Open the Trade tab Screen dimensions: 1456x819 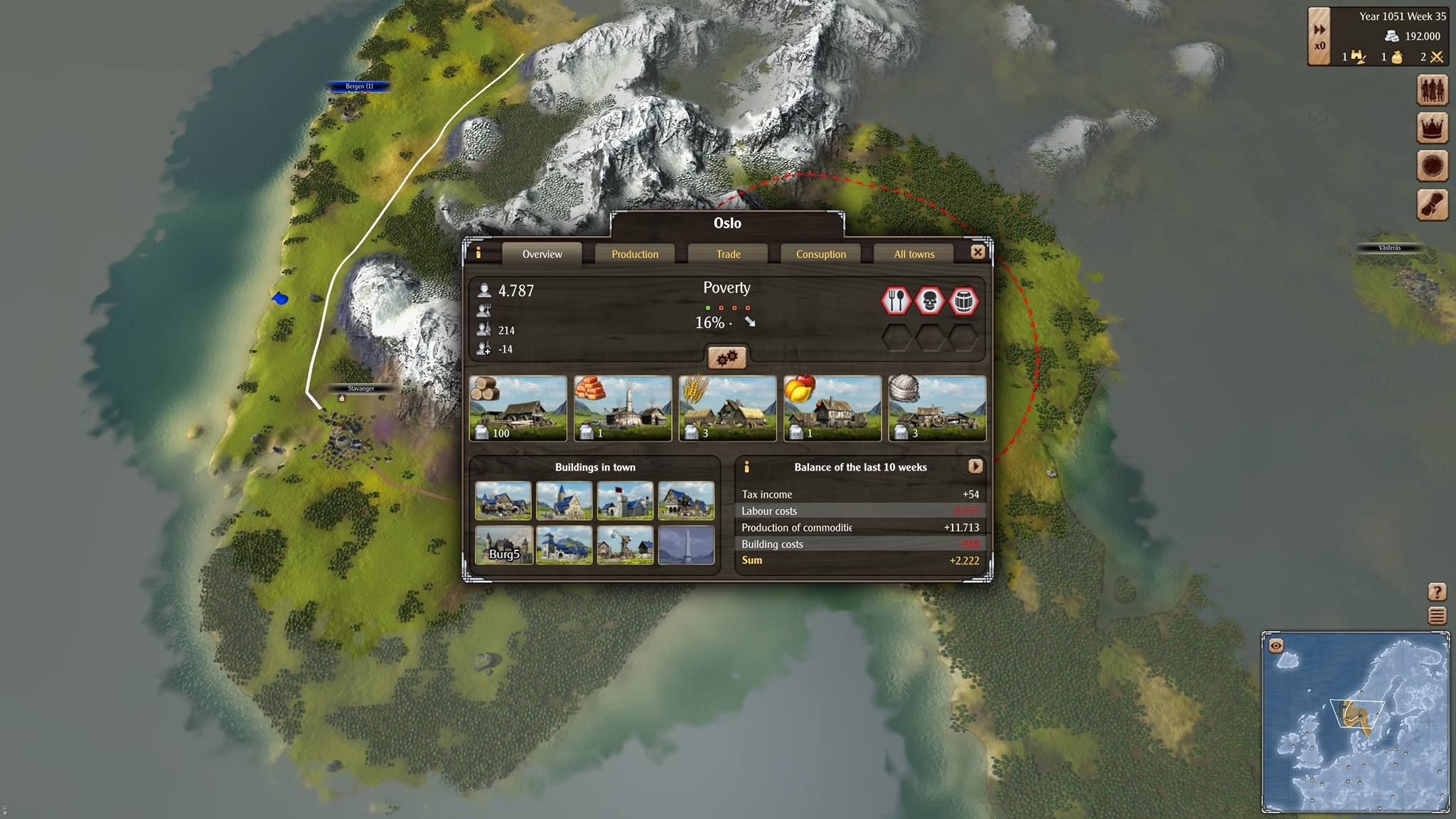[x=728, y=254]
